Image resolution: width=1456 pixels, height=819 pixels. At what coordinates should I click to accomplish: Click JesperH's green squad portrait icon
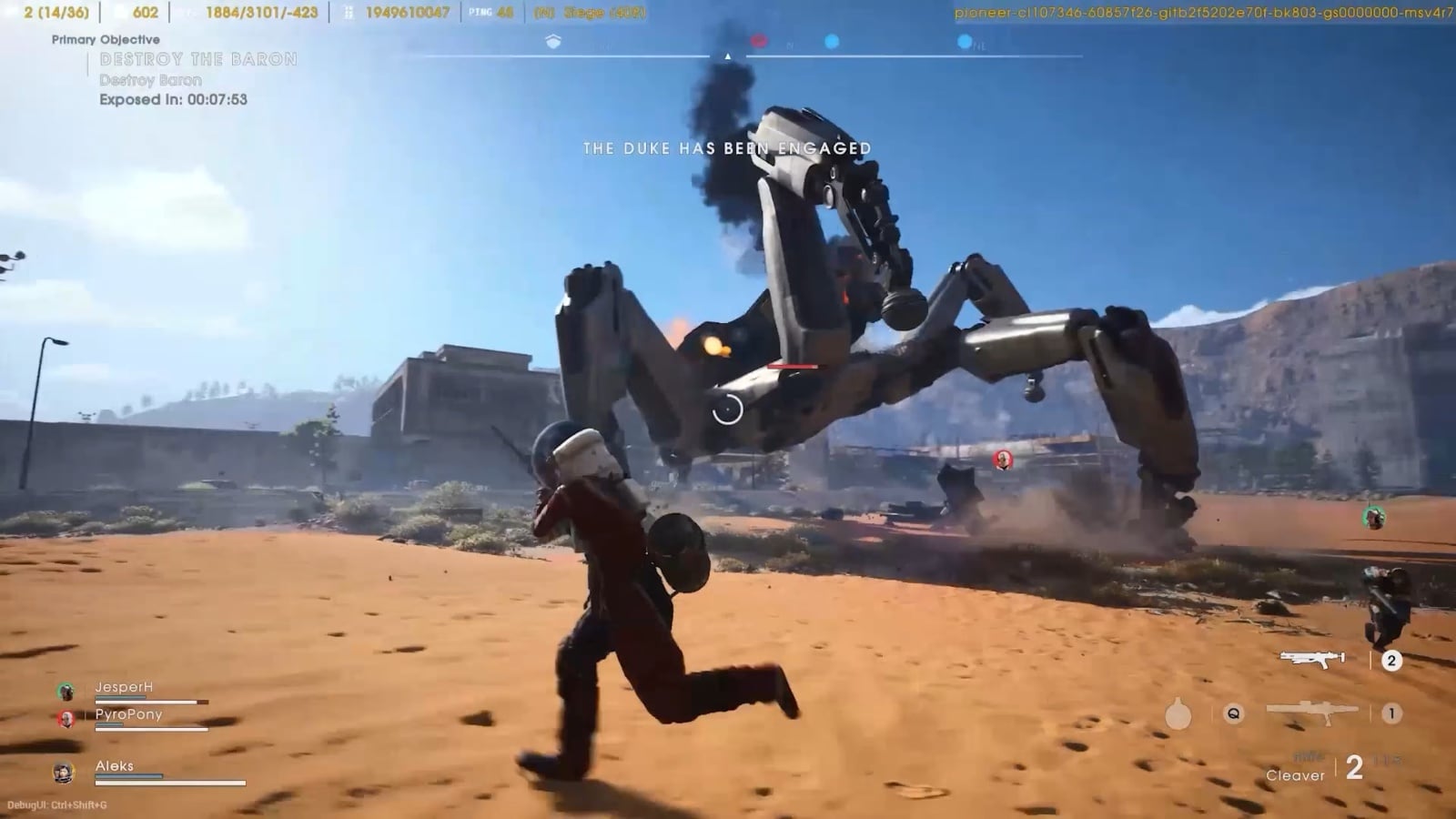(66, 692)
